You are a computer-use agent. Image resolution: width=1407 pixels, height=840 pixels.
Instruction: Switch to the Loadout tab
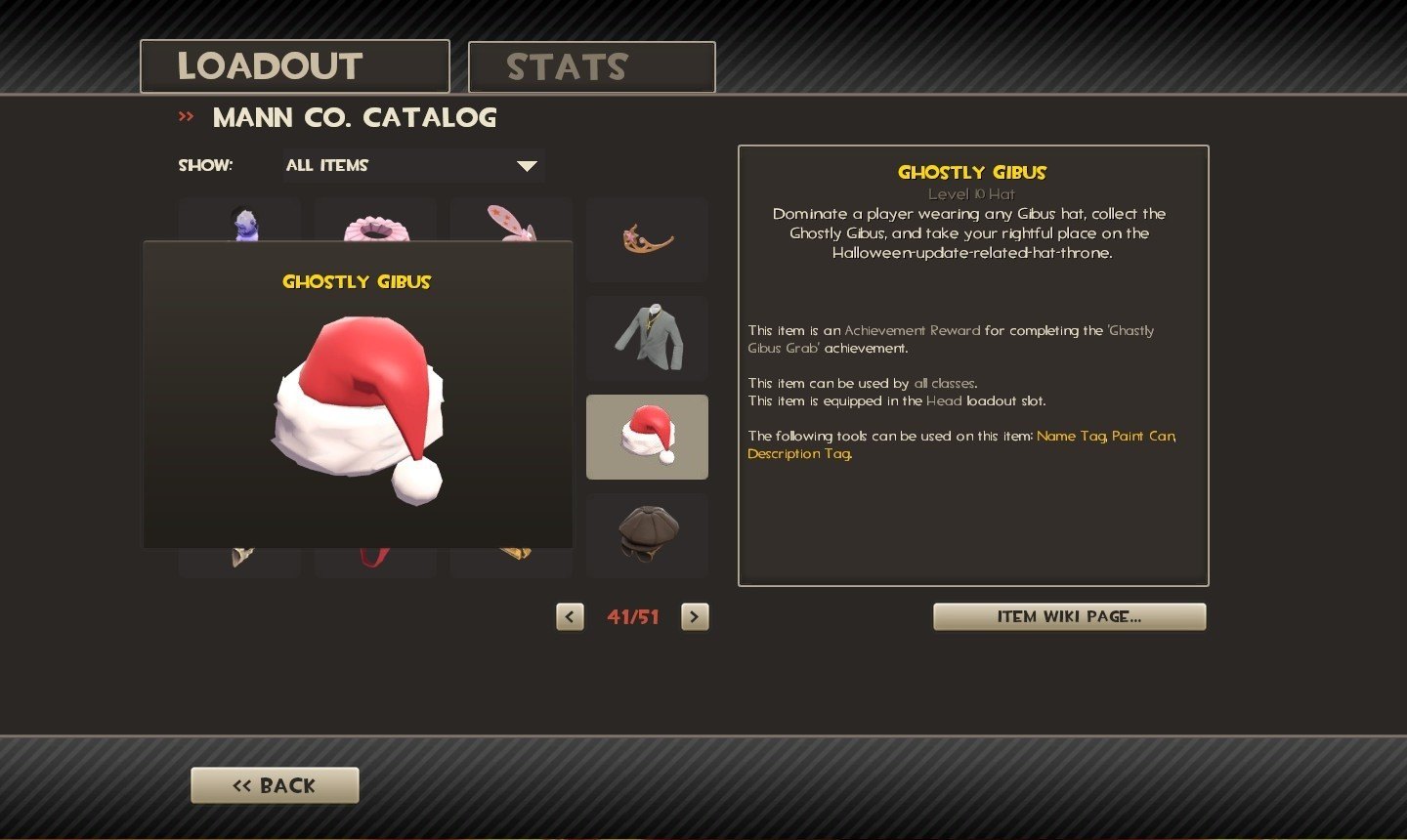tap(294, 66)
